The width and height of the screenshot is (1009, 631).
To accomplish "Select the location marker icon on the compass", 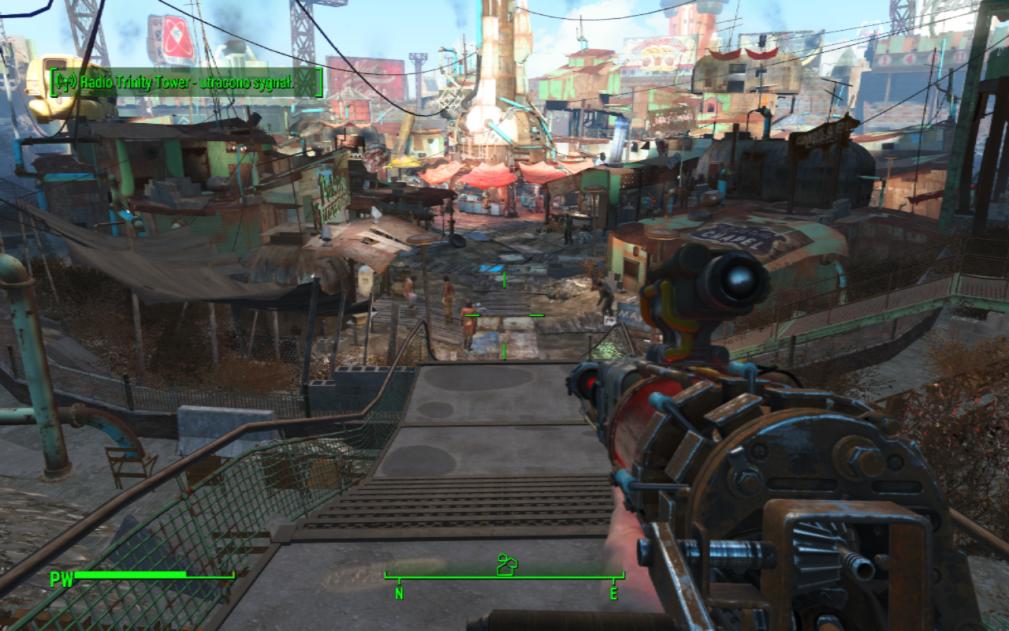I will pos(507,565).
